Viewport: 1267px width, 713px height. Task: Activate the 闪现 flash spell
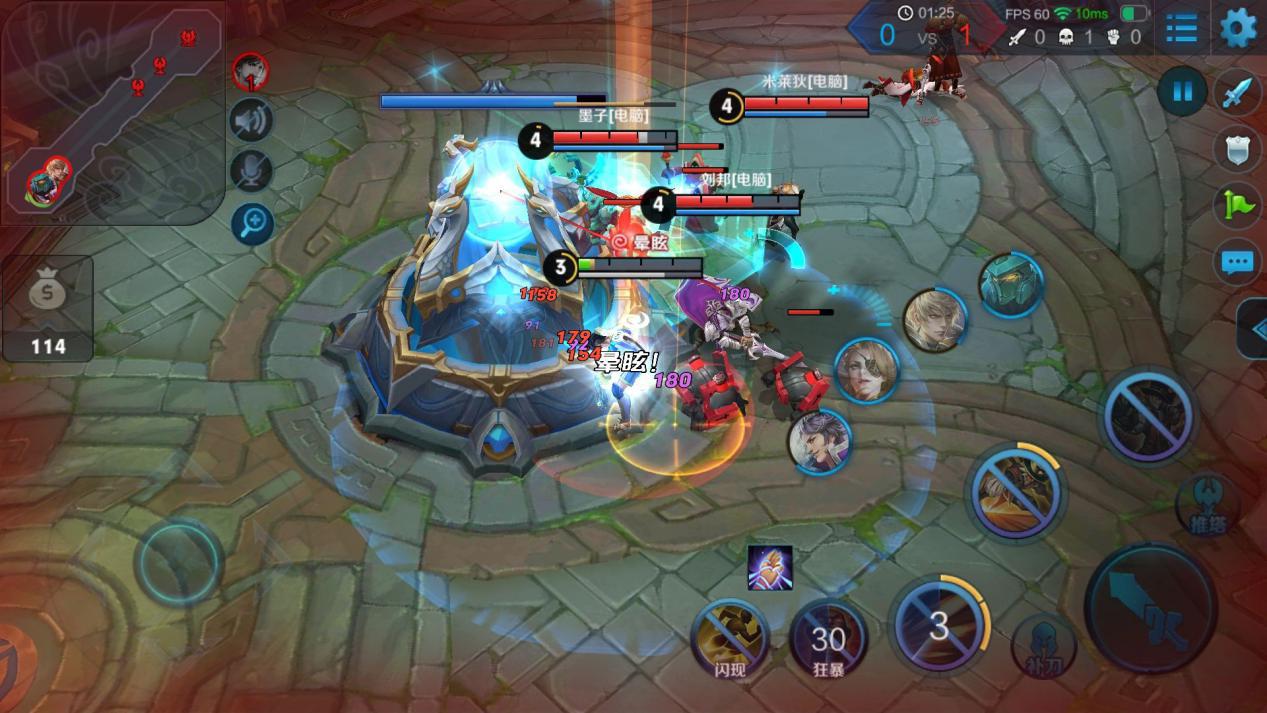coord(731,637)
